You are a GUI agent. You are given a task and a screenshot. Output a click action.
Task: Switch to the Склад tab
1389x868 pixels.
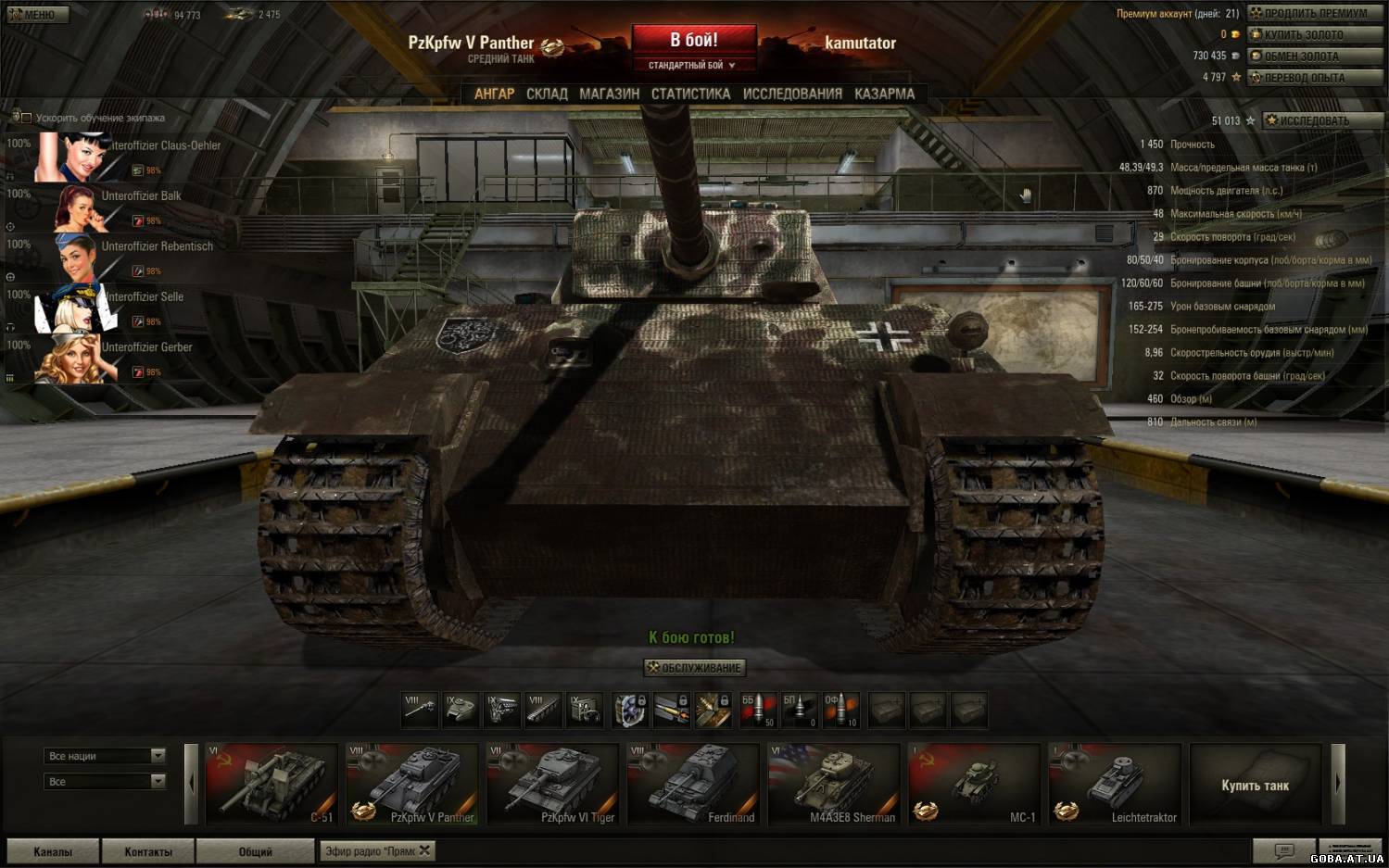547,94
